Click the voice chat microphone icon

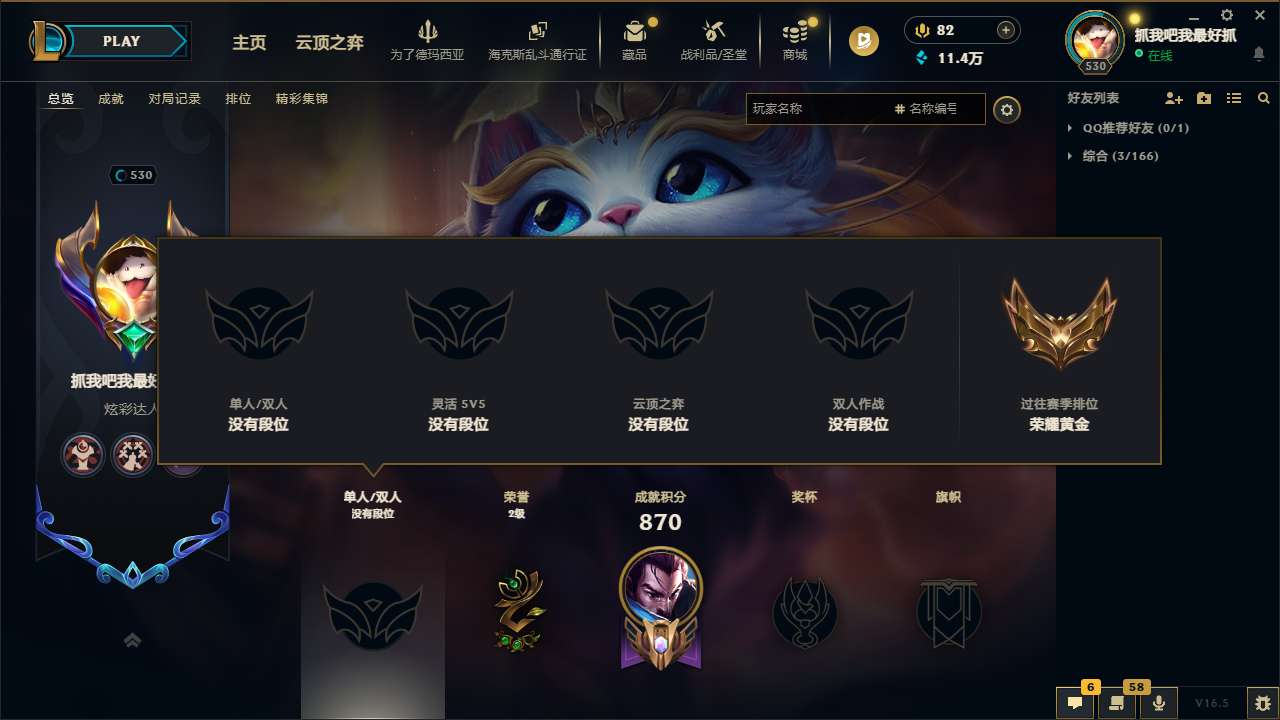[x=1160, y=703]
